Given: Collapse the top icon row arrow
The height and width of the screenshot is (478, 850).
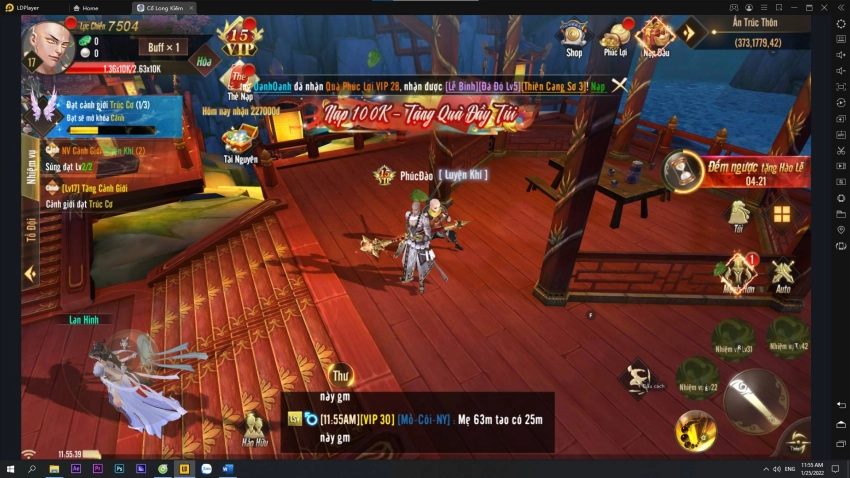Looking at the screenshot, I should click(x=691, y=32).
